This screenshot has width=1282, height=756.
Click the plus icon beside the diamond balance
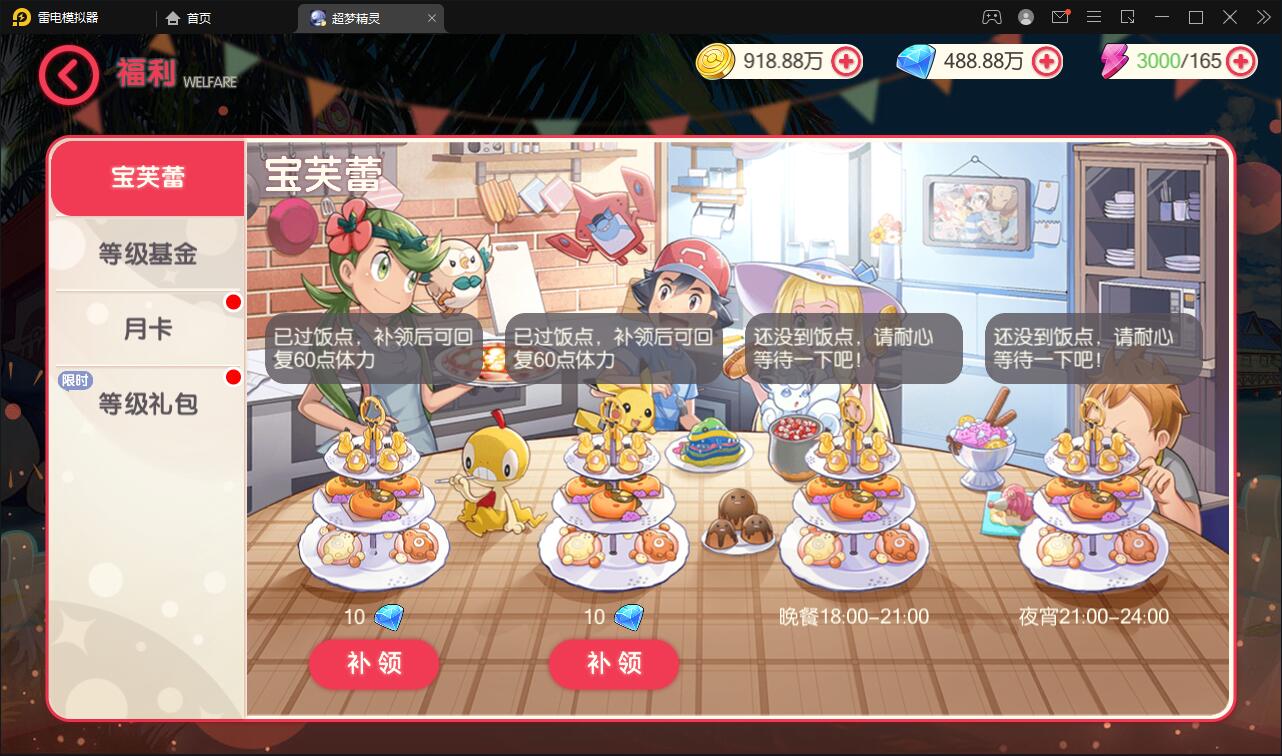click(x=1047, y=62)
